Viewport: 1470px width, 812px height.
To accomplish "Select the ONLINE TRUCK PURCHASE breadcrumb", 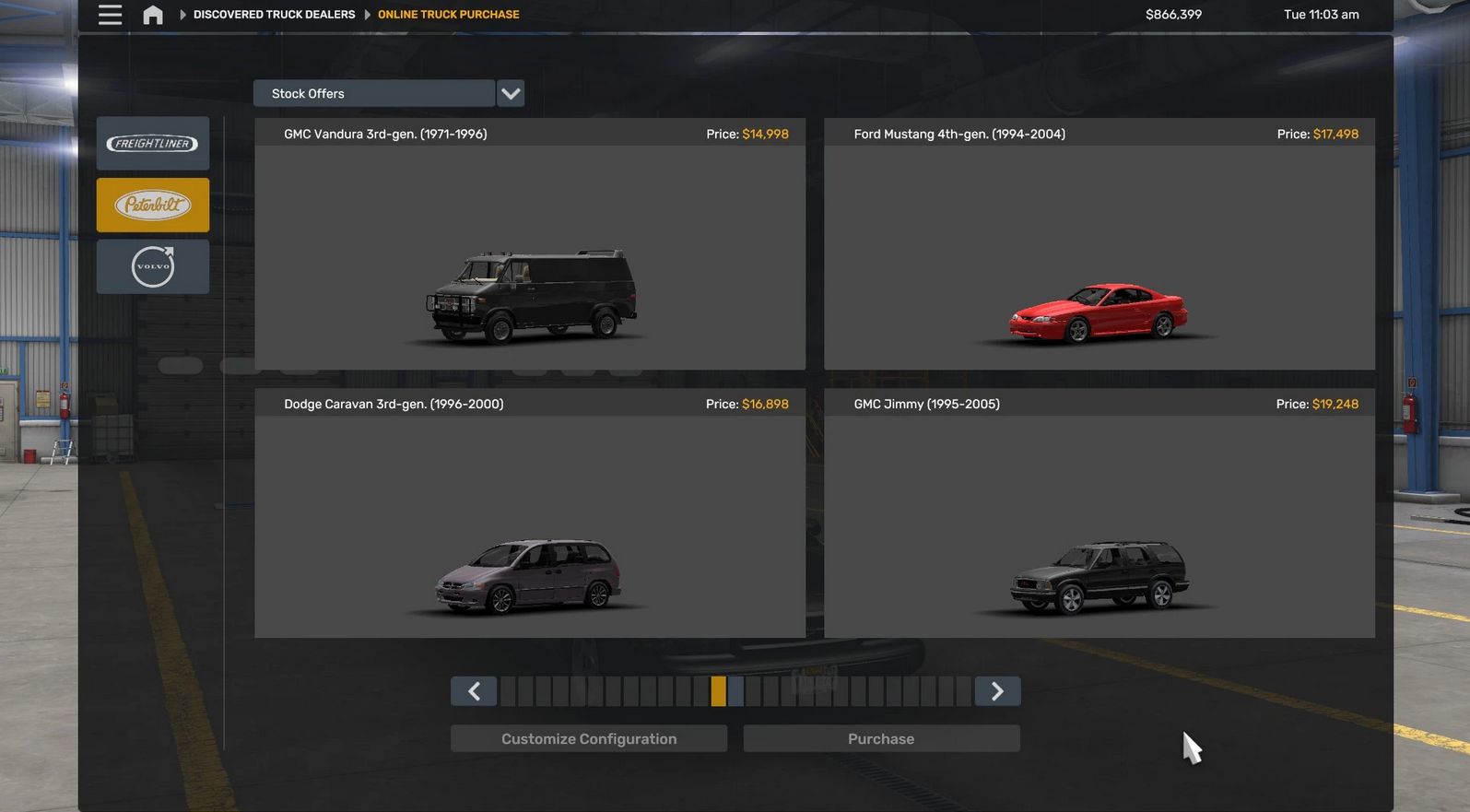I will pos(448,14).
